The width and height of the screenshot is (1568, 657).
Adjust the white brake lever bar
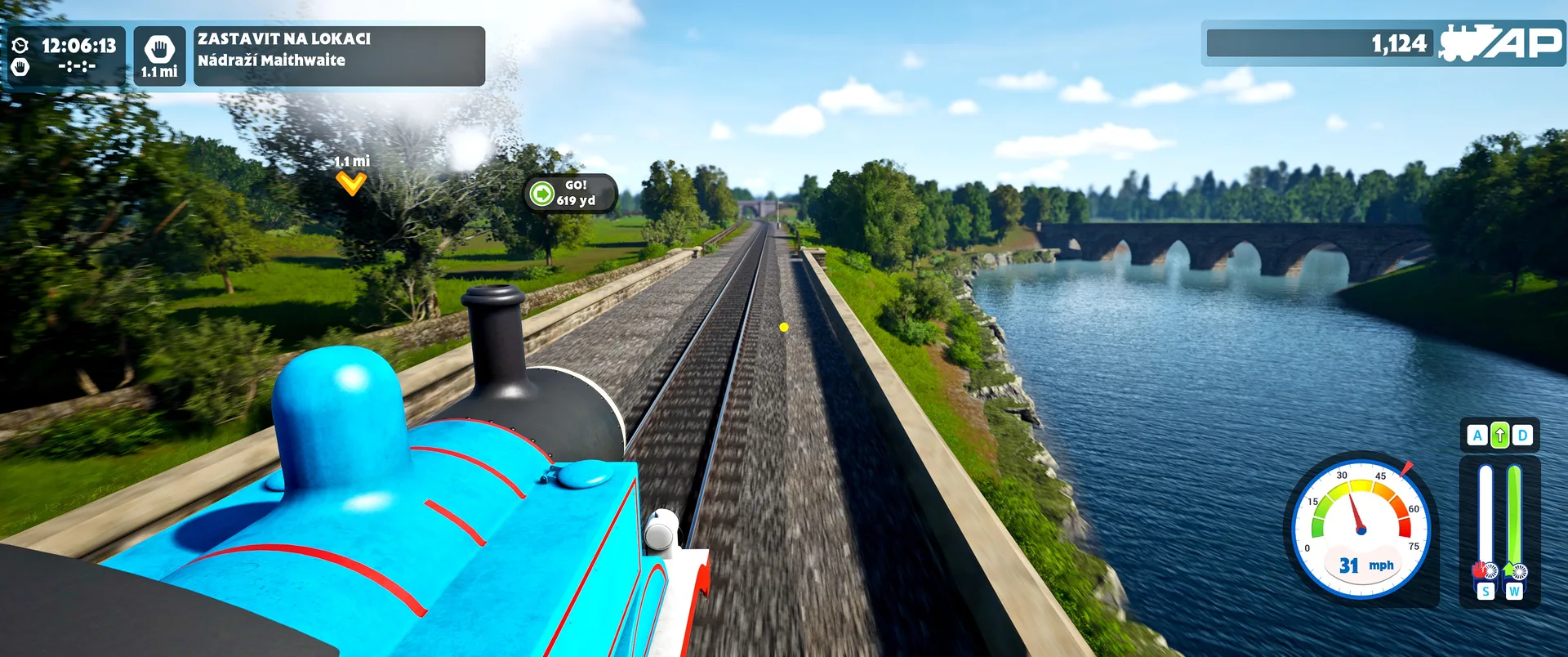point(1485,516)
